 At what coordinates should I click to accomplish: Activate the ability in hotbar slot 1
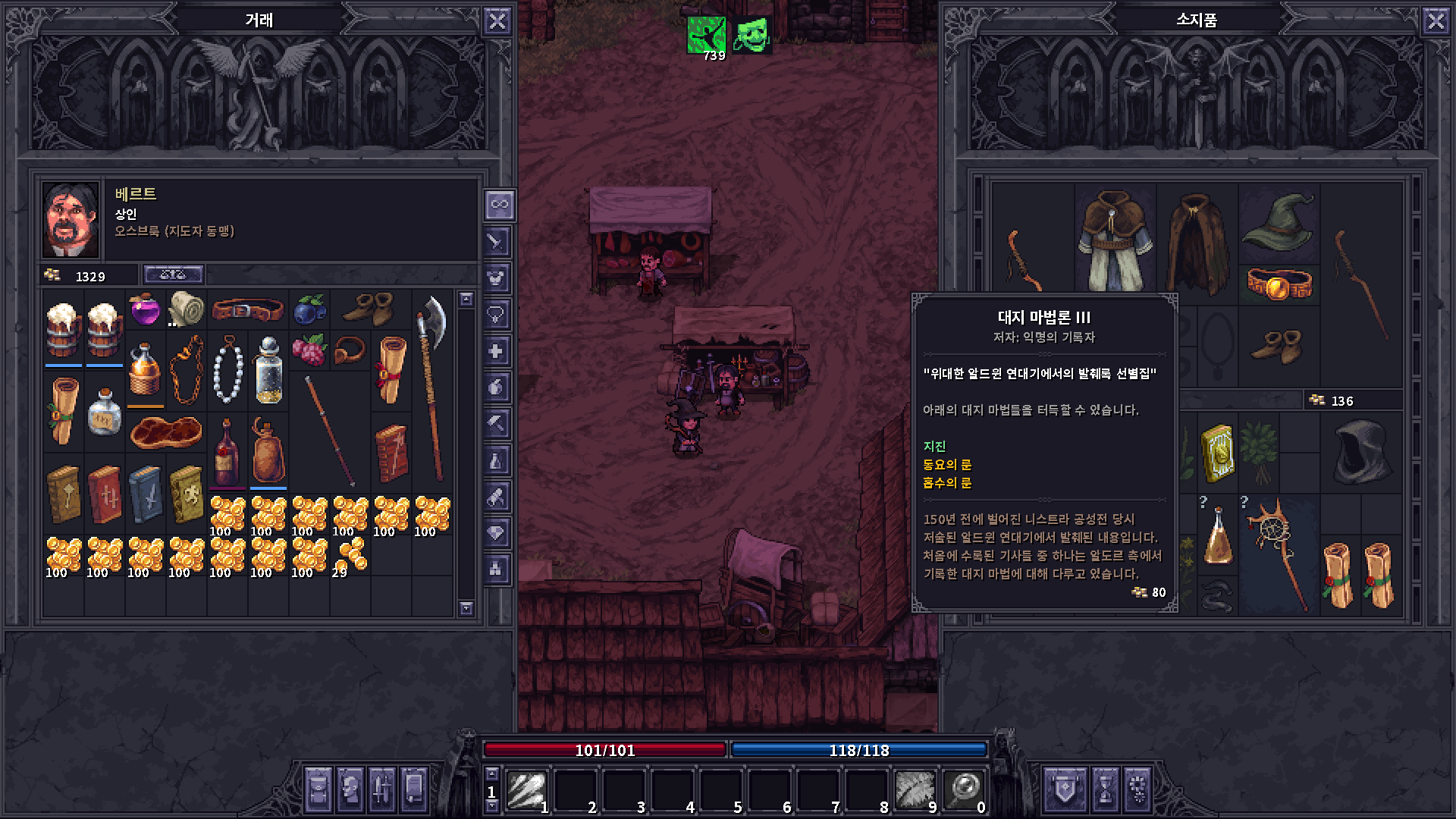pyautogui.click(x=526, y=790)
